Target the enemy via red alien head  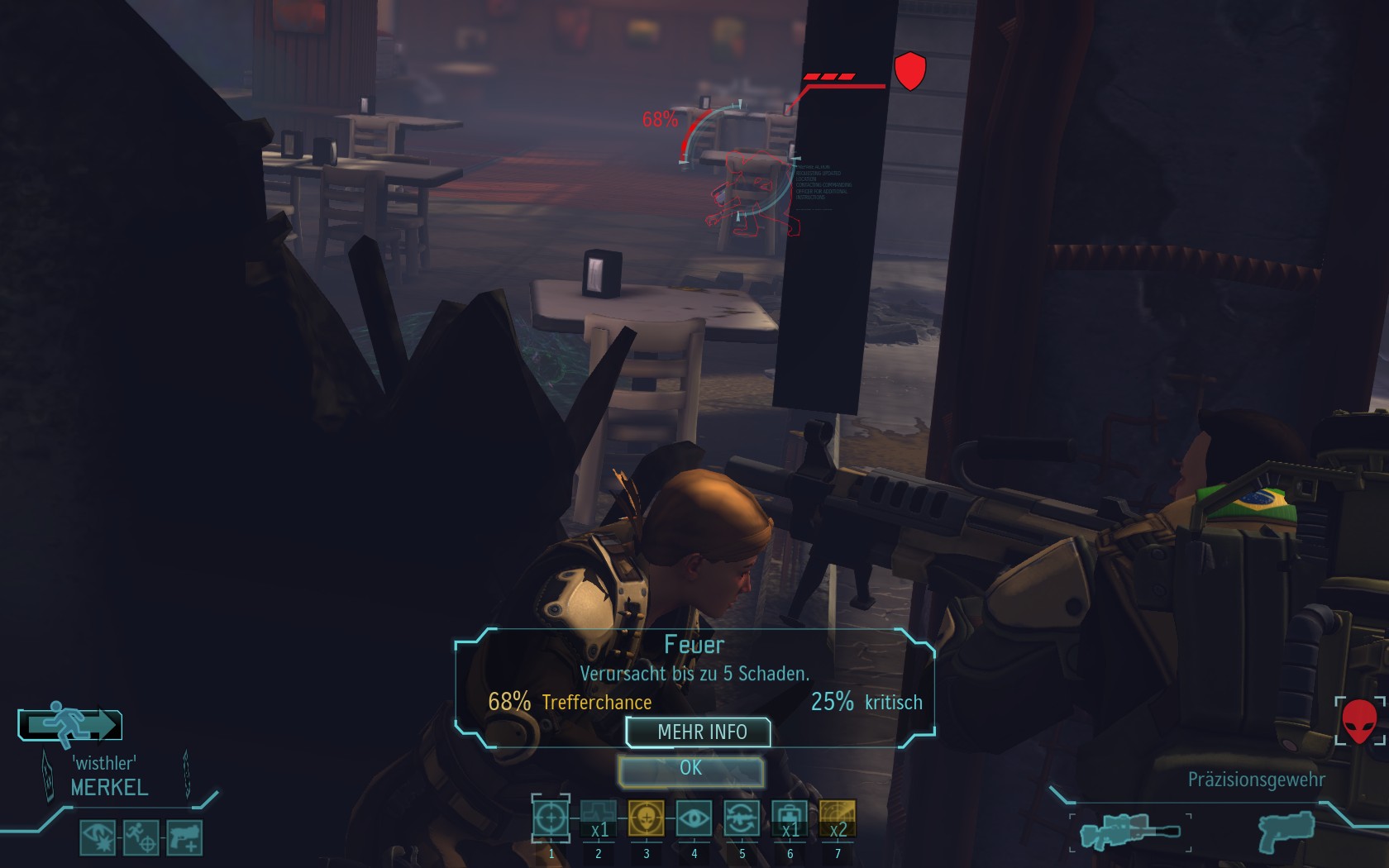(1359, 721)
